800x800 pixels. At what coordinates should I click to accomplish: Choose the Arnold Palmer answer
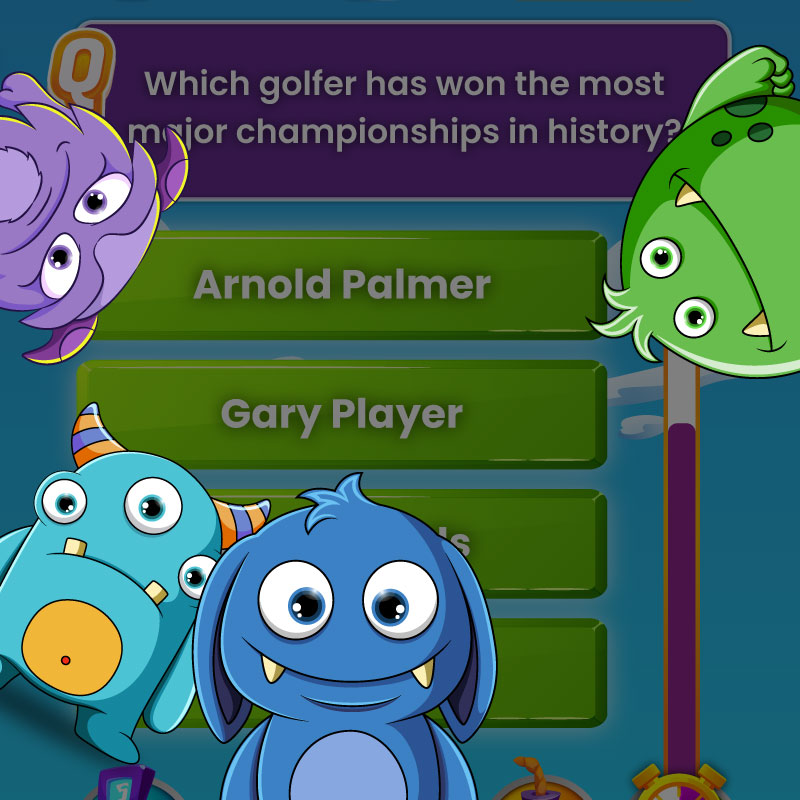point(342,285)
